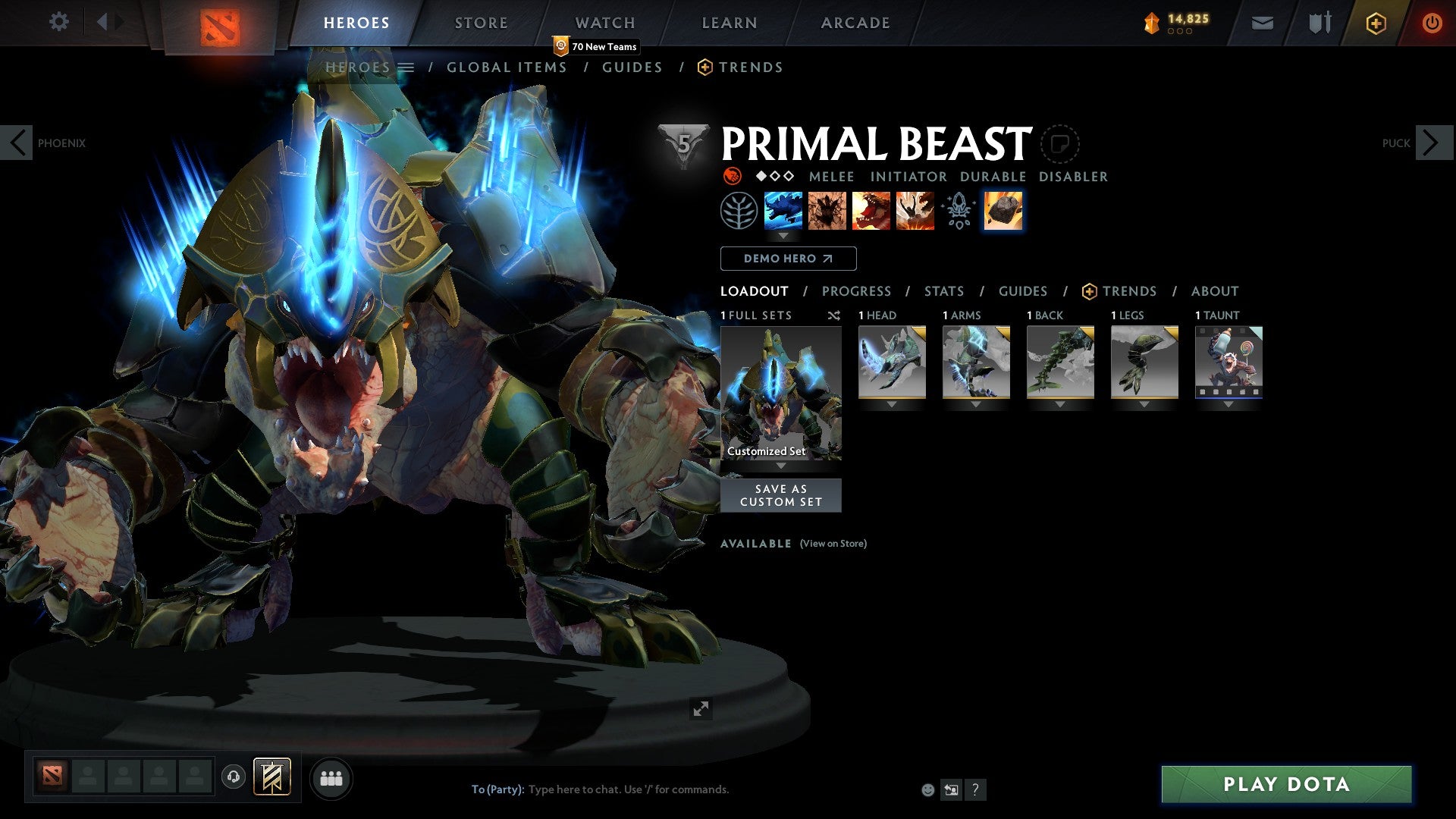The image size is (1456, 819).
Task: Open the mail notification icon top right
Action: click(x=1263, y=23)
